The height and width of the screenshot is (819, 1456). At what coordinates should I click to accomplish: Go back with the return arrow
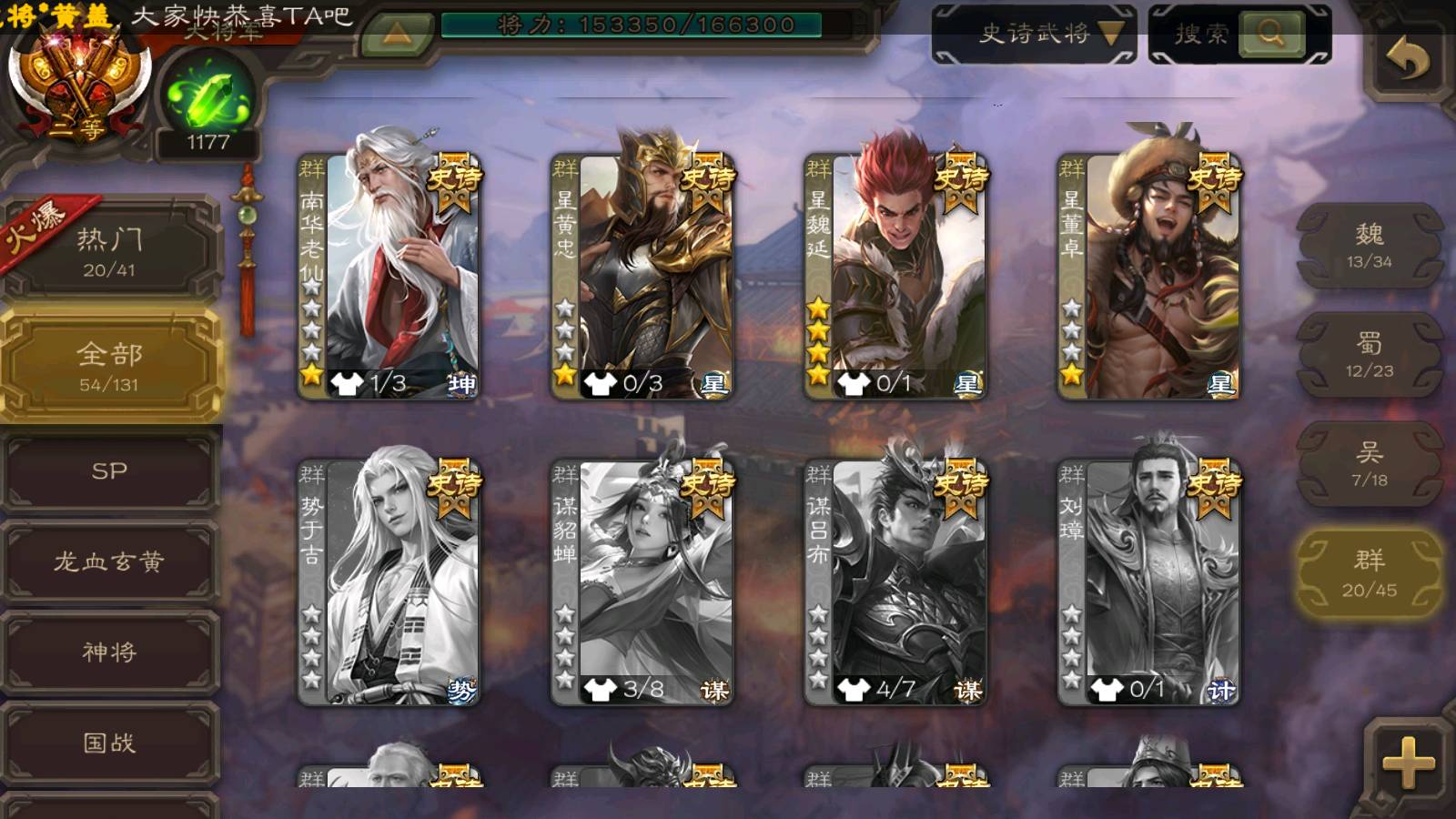coord(1407,60)
